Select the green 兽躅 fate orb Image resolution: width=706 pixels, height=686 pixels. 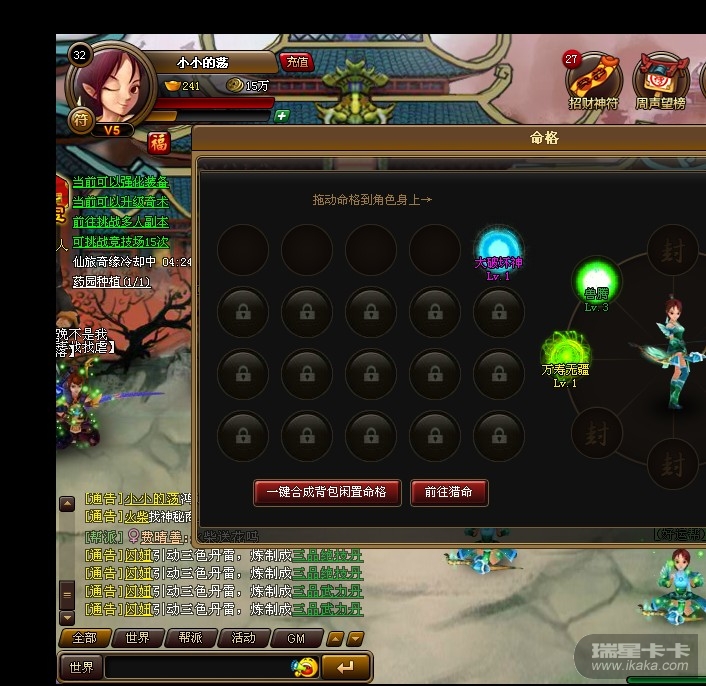pos(596,278)
